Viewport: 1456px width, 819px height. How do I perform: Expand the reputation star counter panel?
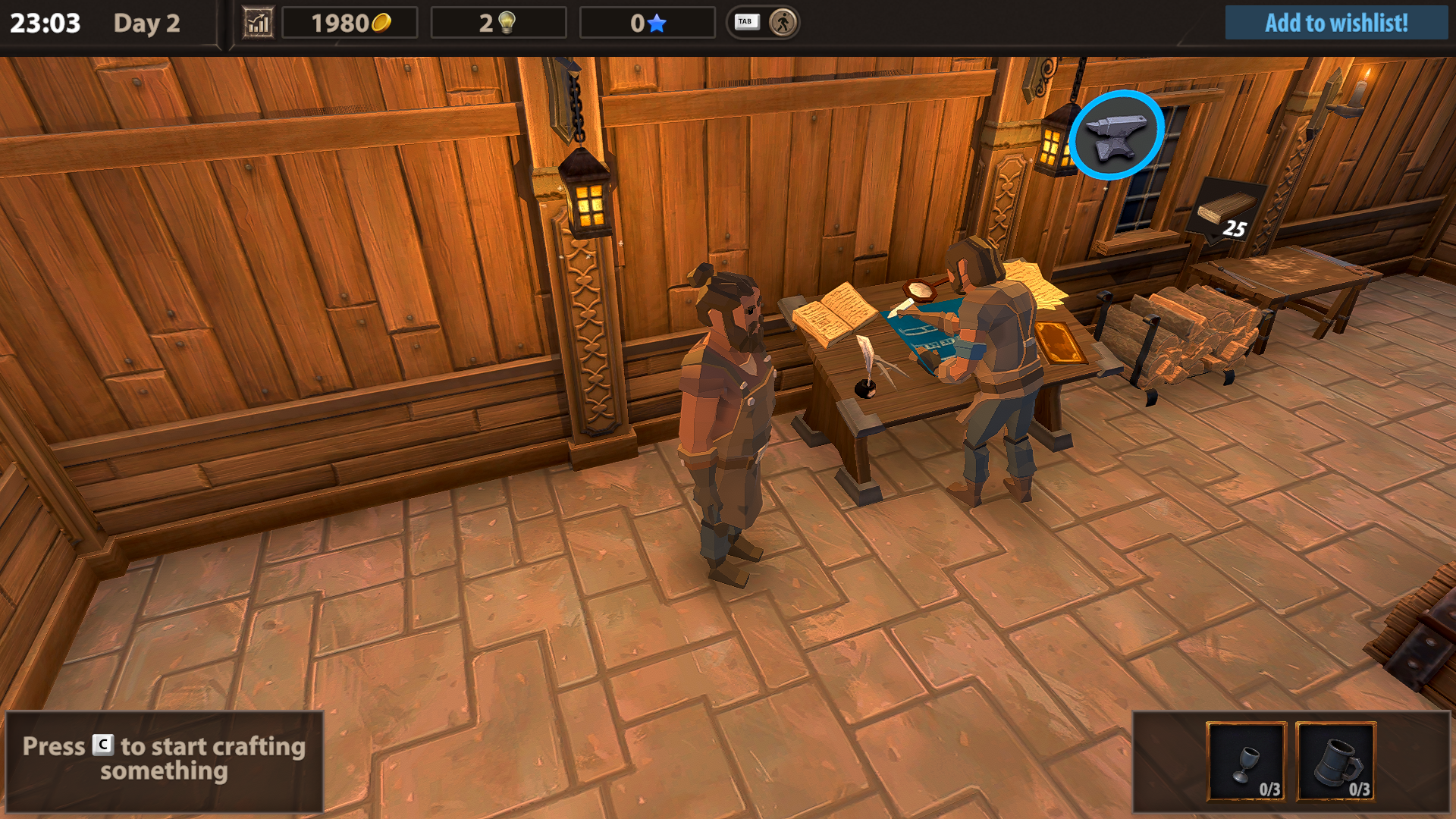click(648, 23)
